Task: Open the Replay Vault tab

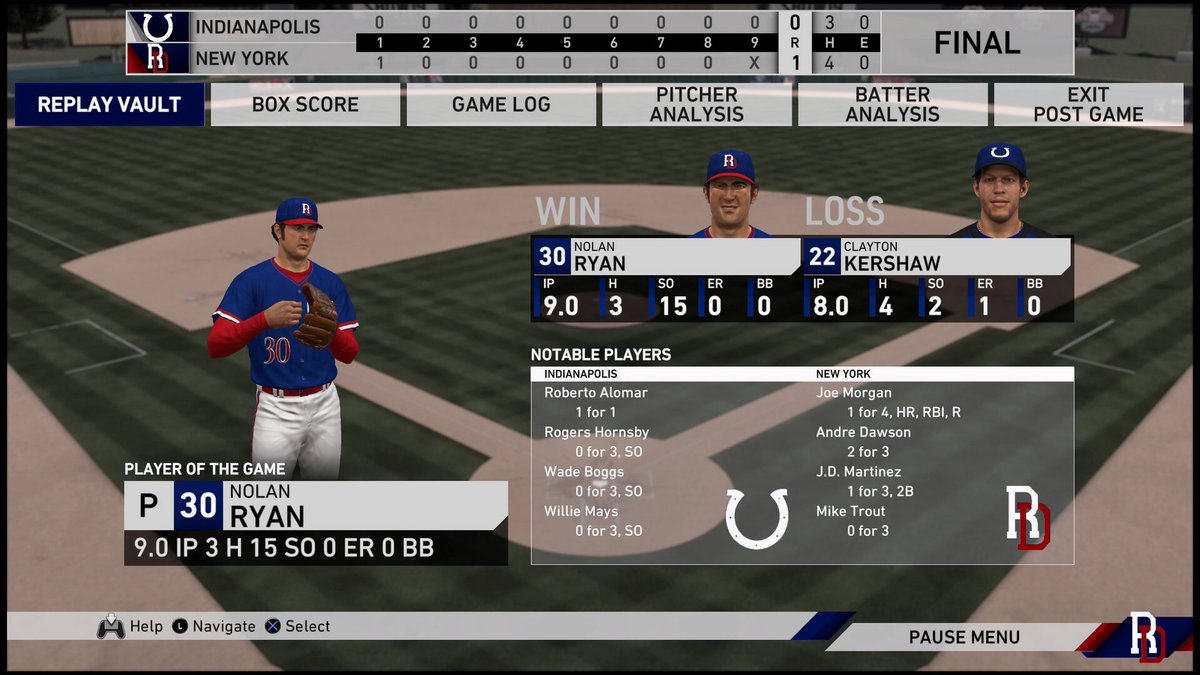Action: [109, 104]
